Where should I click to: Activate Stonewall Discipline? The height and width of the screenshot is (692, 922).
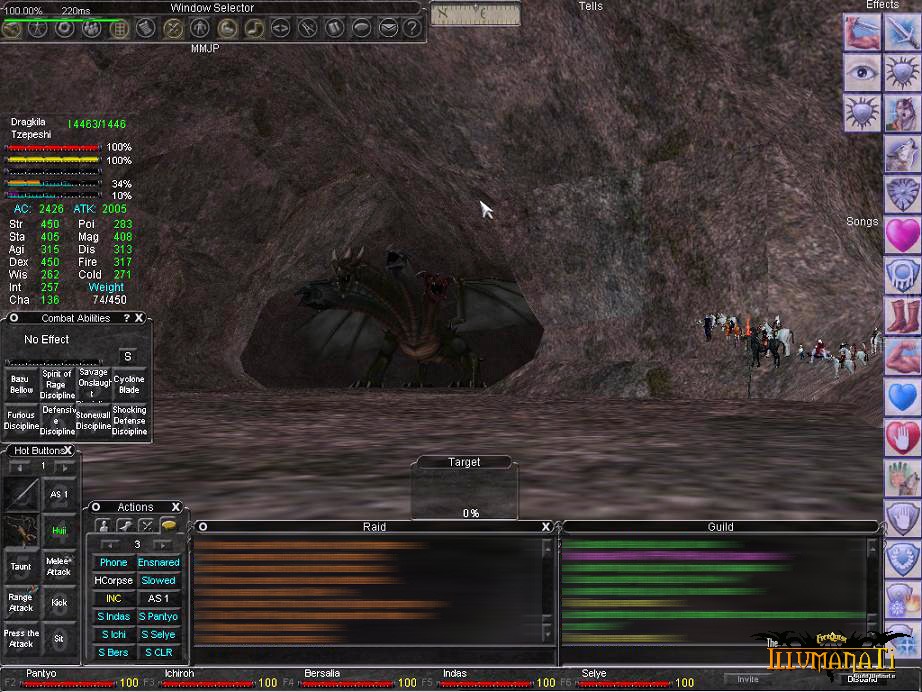tap(93, 420)
